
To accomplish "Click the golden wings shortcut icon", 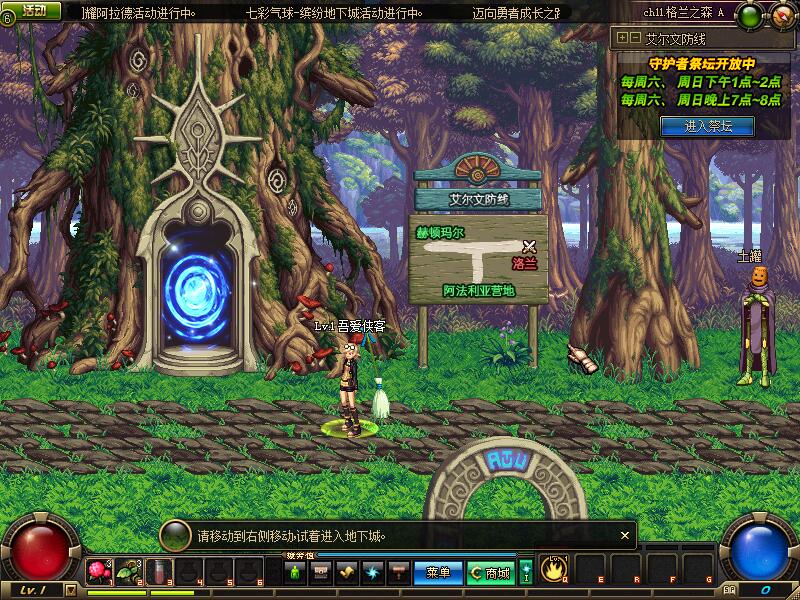I will tap(347, 572).
